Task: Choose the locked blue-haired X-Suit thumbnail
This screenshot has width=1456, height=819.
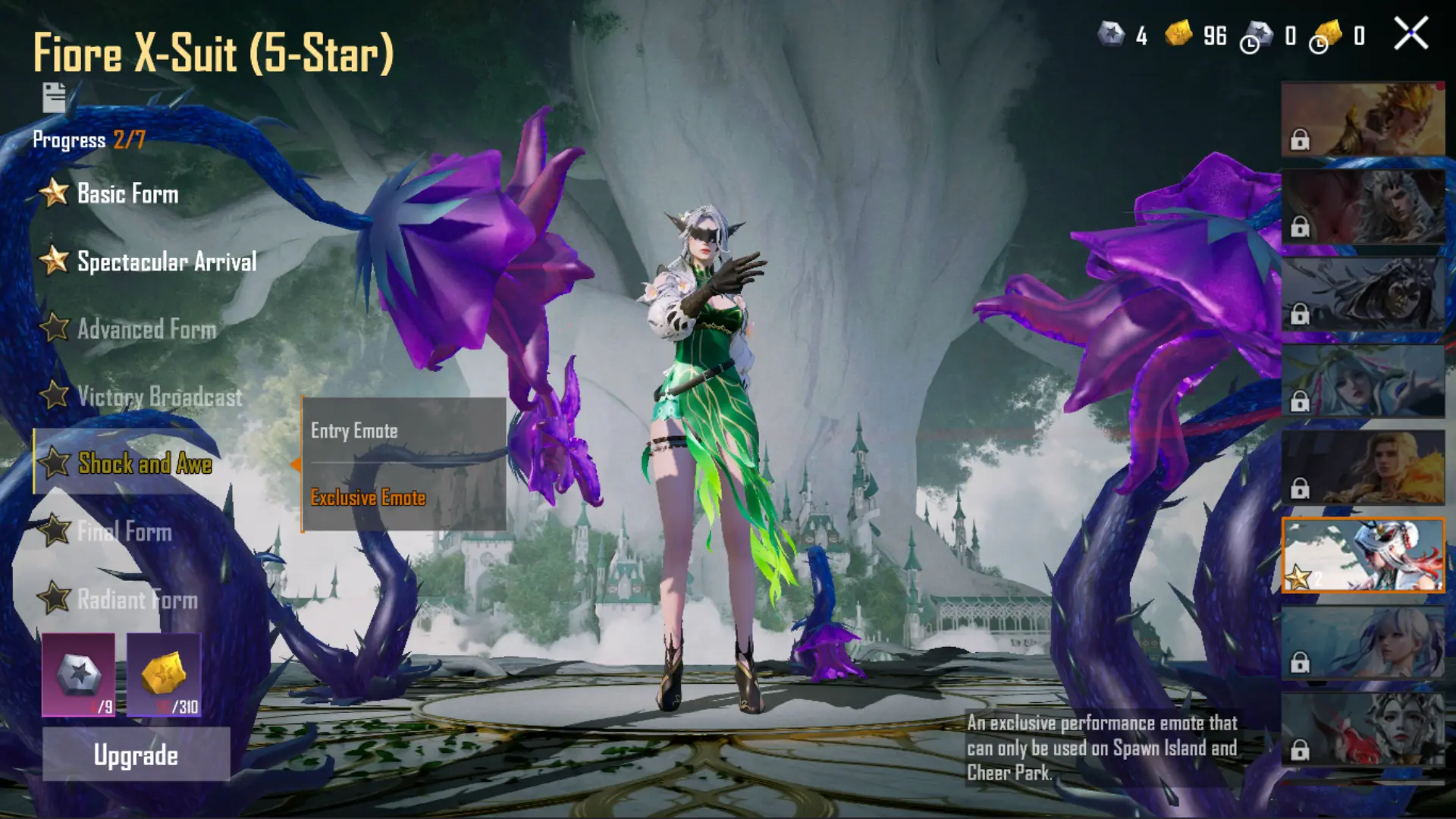Action: tap(1363, 381)
